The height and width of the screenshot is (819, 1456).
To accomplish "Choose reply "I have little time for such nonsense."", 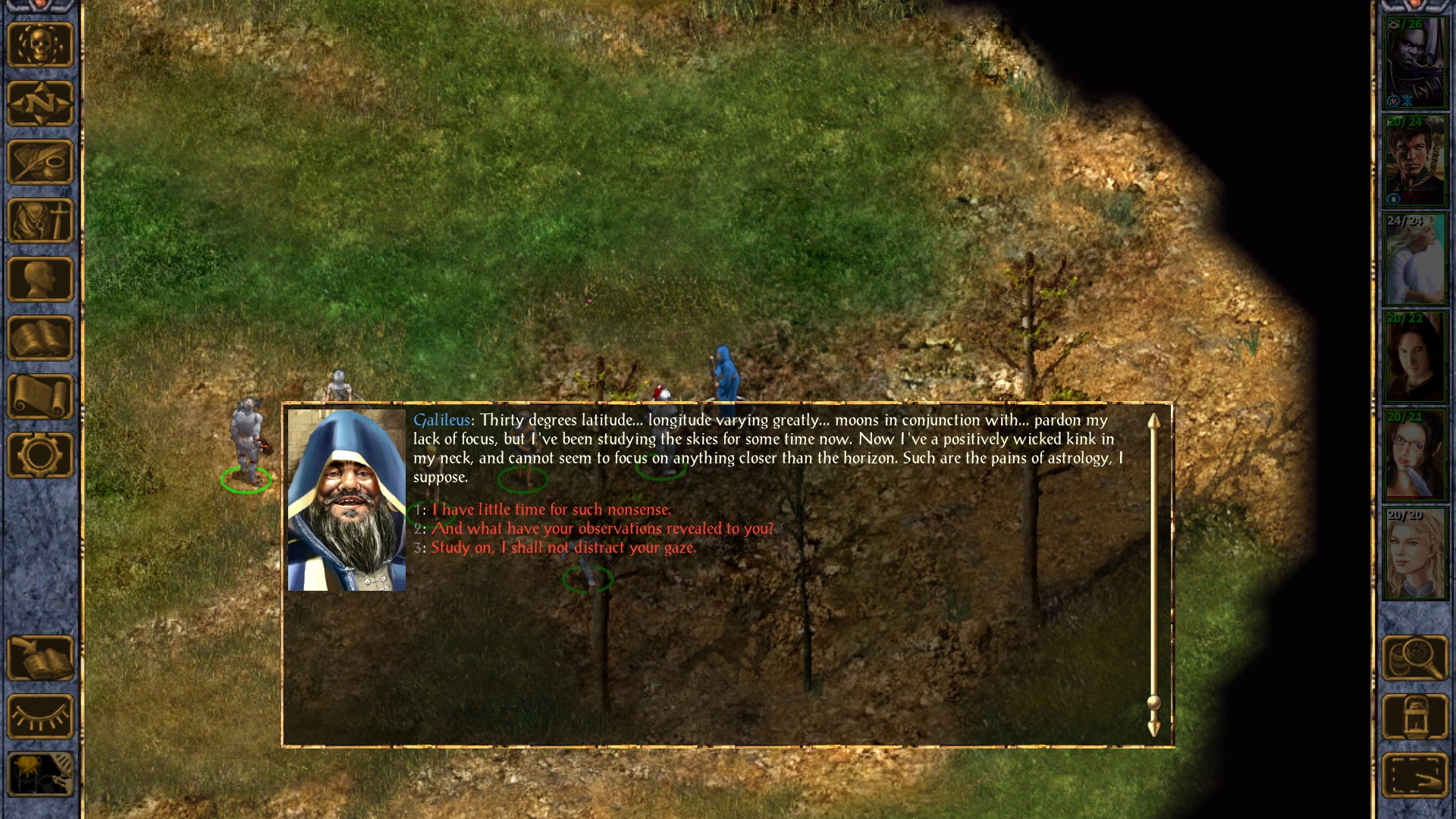I will tap(551, 510).
